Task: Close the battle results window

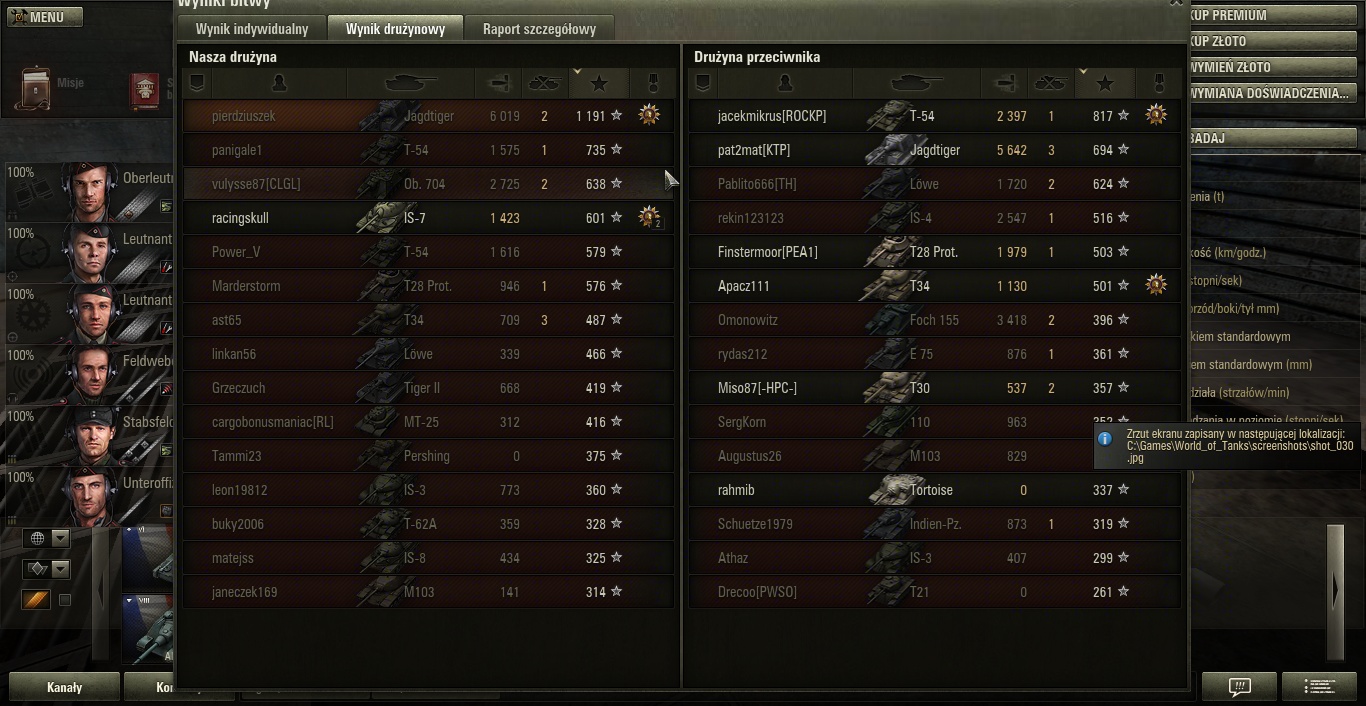Action: point(1176,3)
